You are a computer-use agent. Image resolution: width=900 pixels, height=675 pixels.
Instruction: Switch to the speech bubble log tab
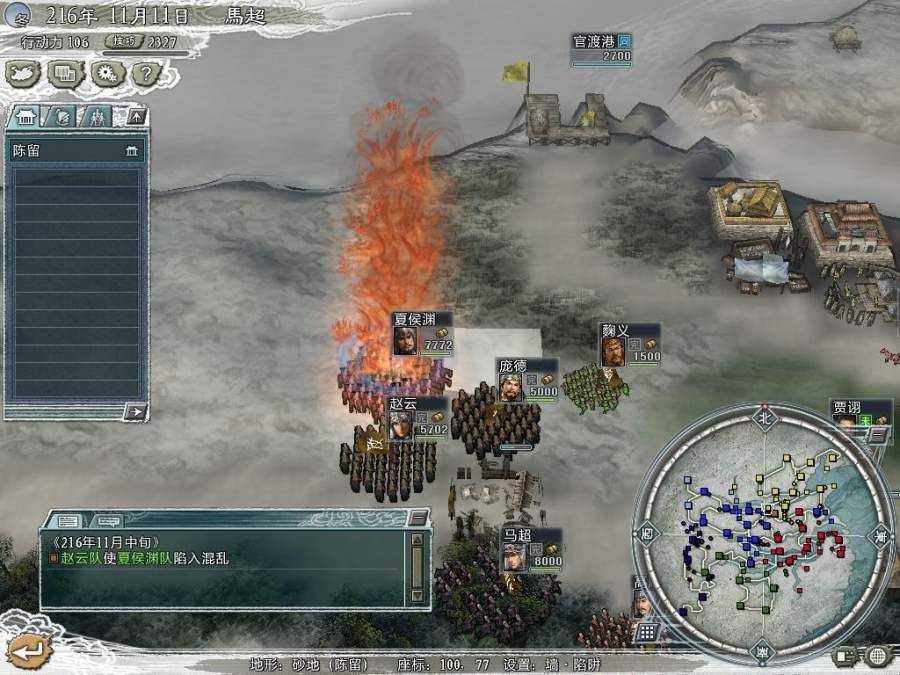[107, 521]
